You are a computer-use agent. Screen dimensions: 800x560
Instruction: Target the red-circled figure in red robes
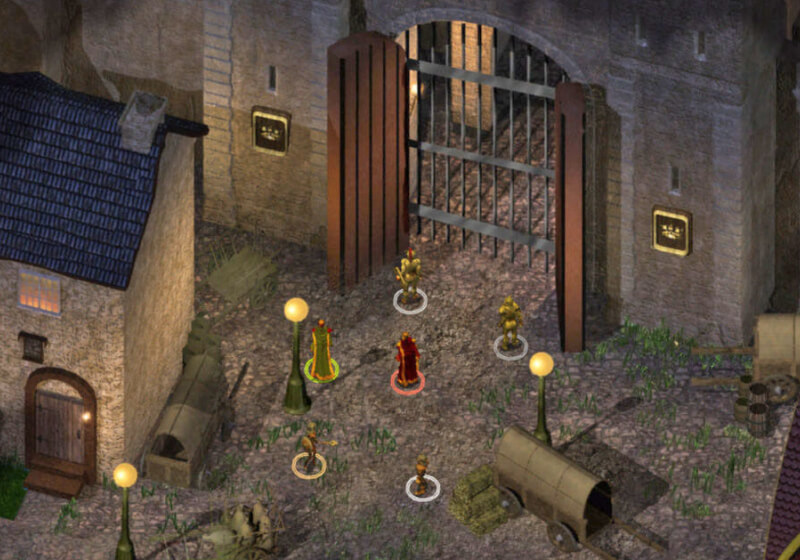pyautogui.click(x=407, y=362)
